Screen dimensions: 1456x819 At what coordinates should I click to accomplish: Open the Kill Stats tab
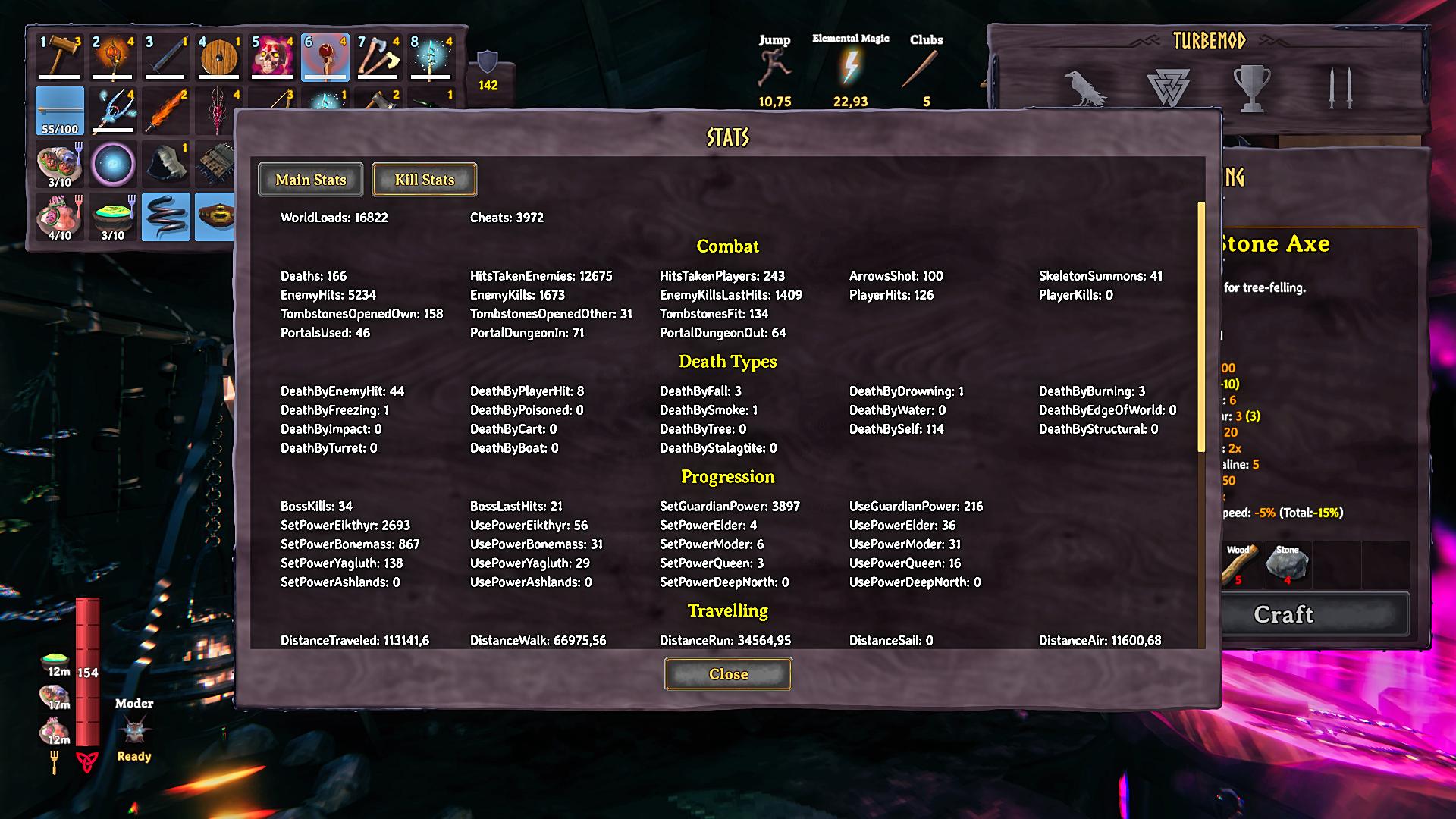[424, 180]
